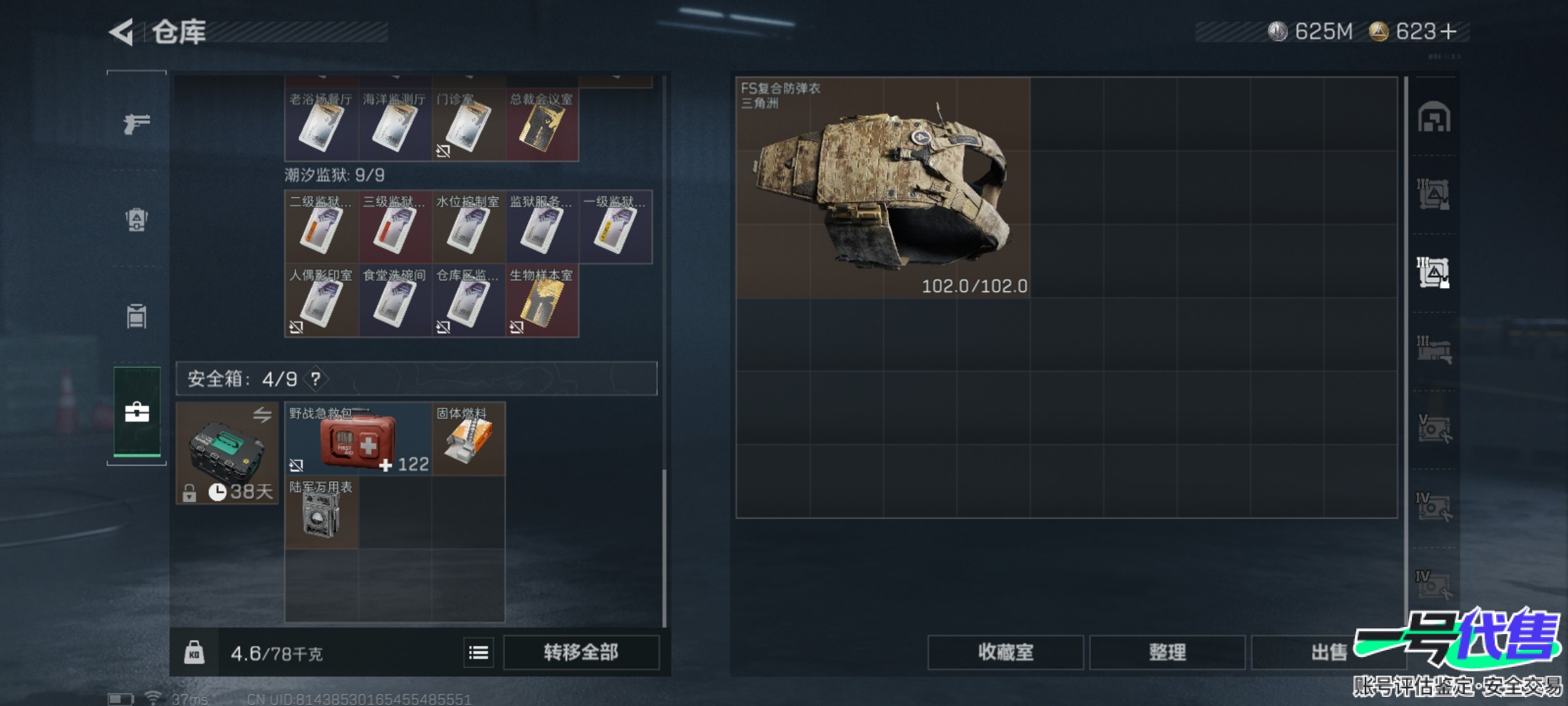Switch to the pistol weapons tab
Screen dimensions: 1568x706
(x=137, y=123)
